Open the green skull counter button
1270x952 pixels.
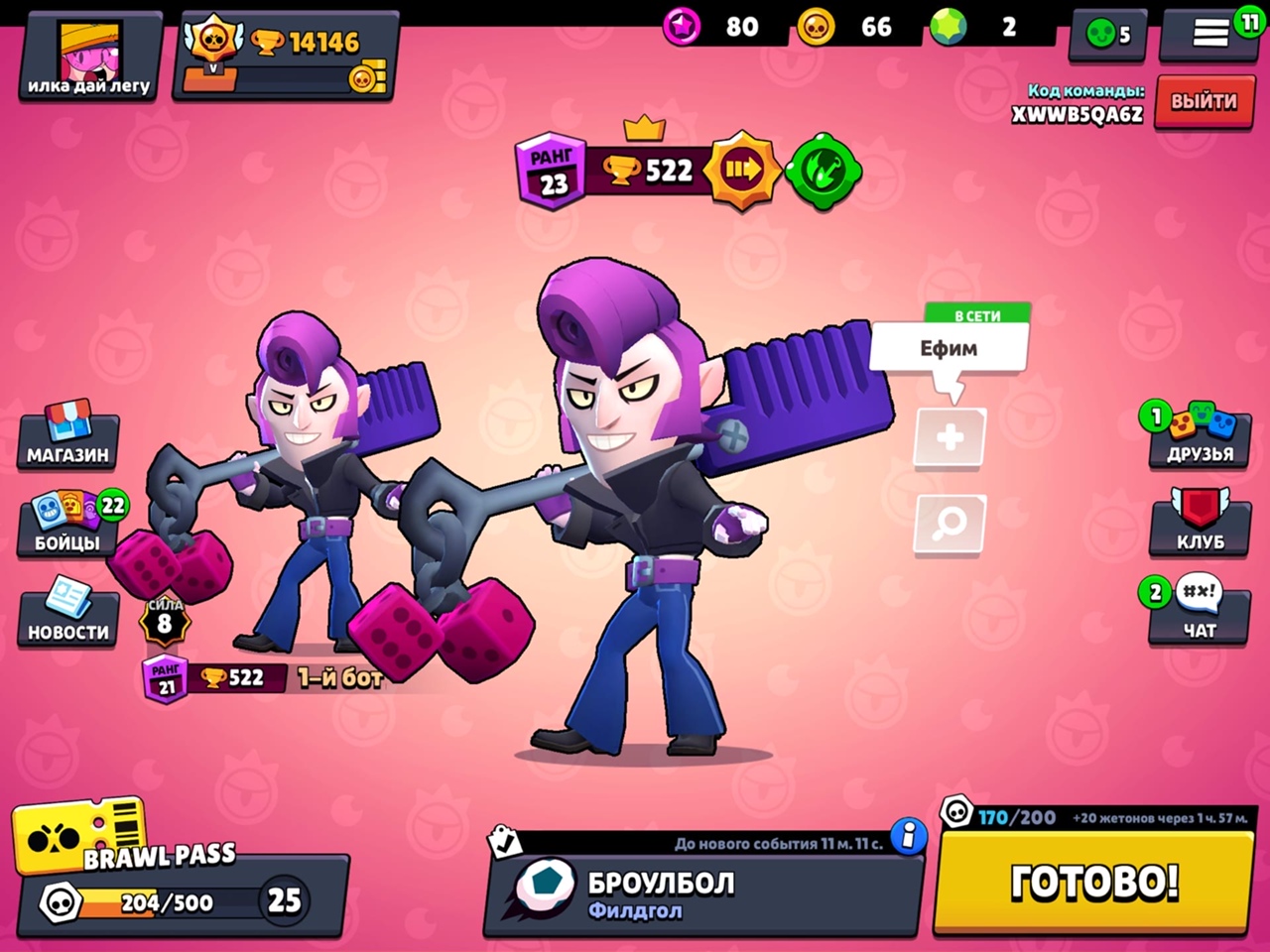pos(1107,35)
